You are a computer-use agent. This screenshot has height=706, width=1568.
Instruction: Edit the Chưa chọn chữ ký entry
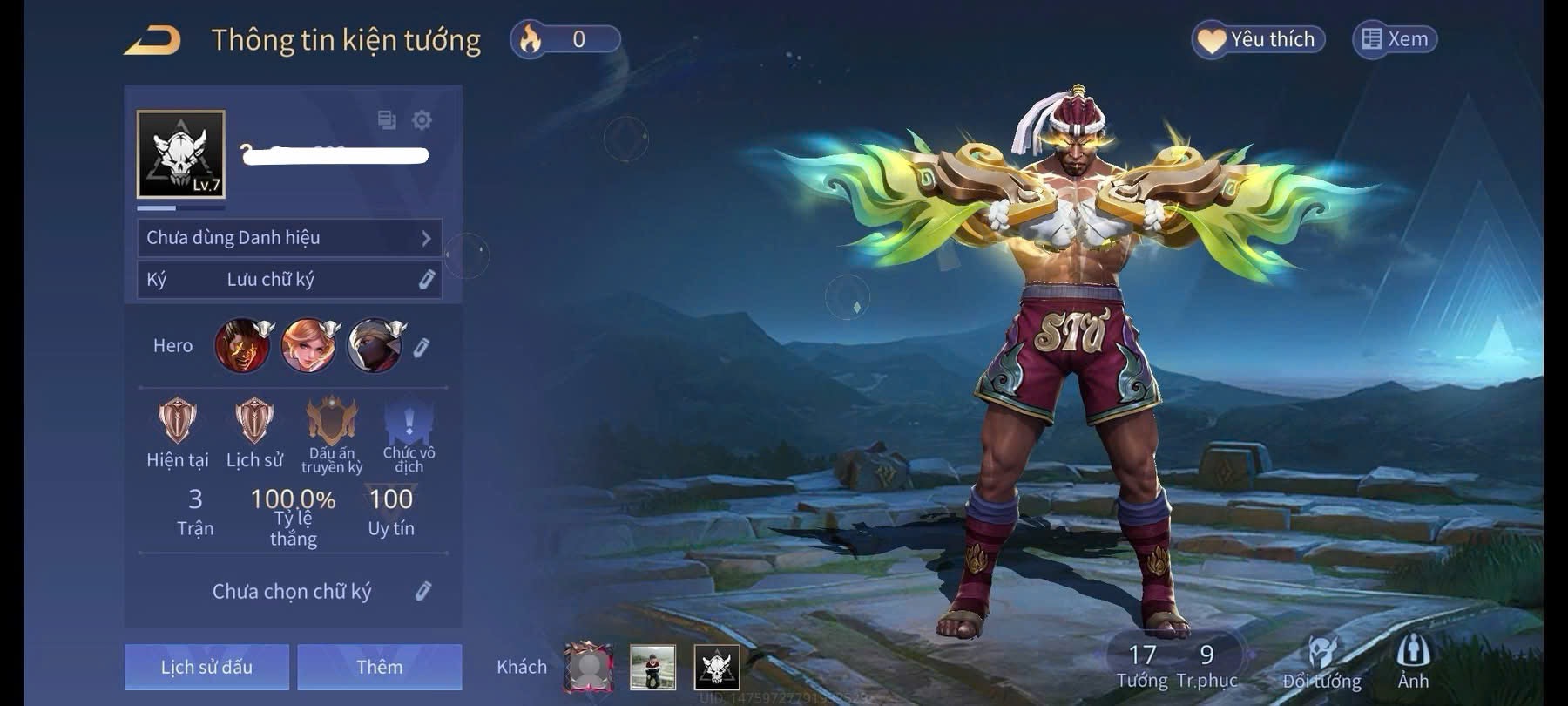pyautogui.click(x=422, y=591)
